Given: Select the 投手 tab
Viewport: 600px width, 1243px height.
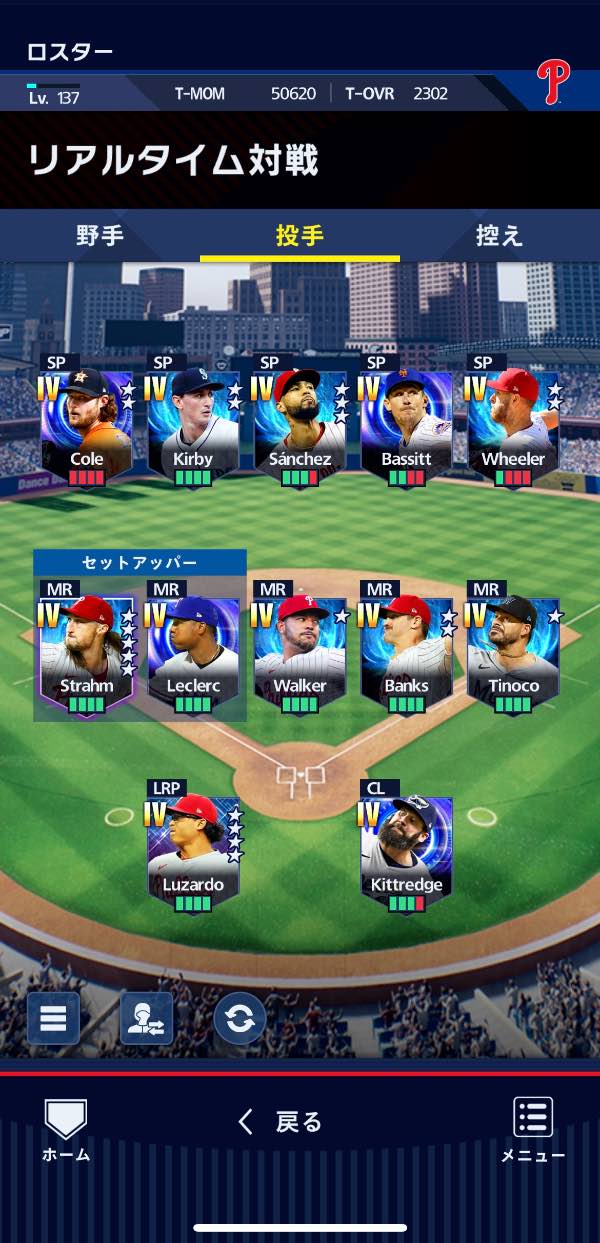Looking at the screenshot, I should 300,236.
